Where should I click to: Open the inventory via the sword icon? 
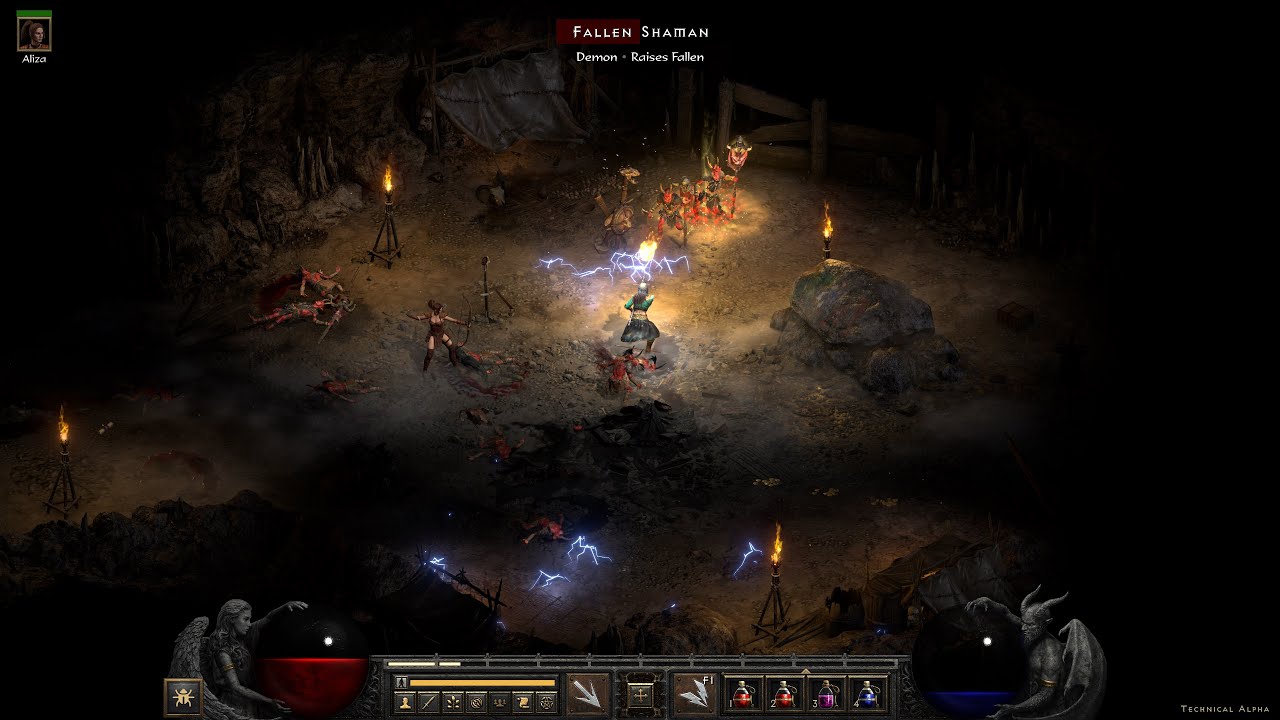428,702
